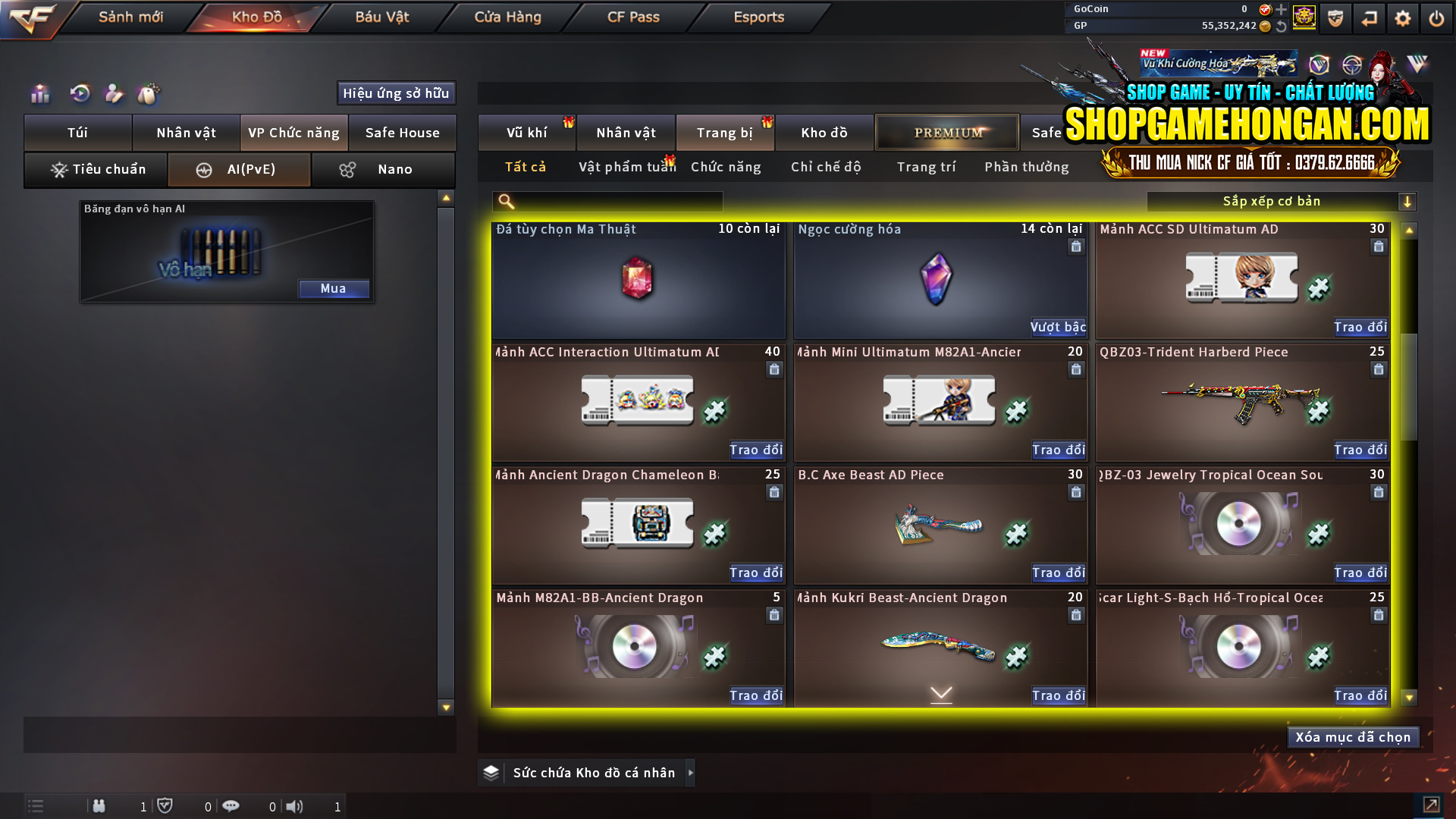Viewport: 1456px width, 819px height.
Task: Click the settings gear icon at top right
Action: pos(1404,18)
